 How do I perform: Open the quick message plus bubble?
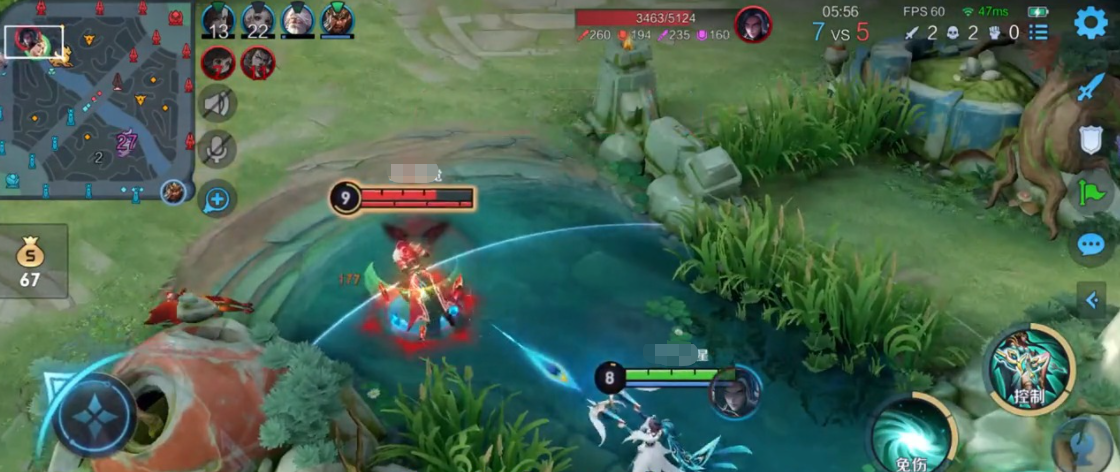[x=217, y=199]
